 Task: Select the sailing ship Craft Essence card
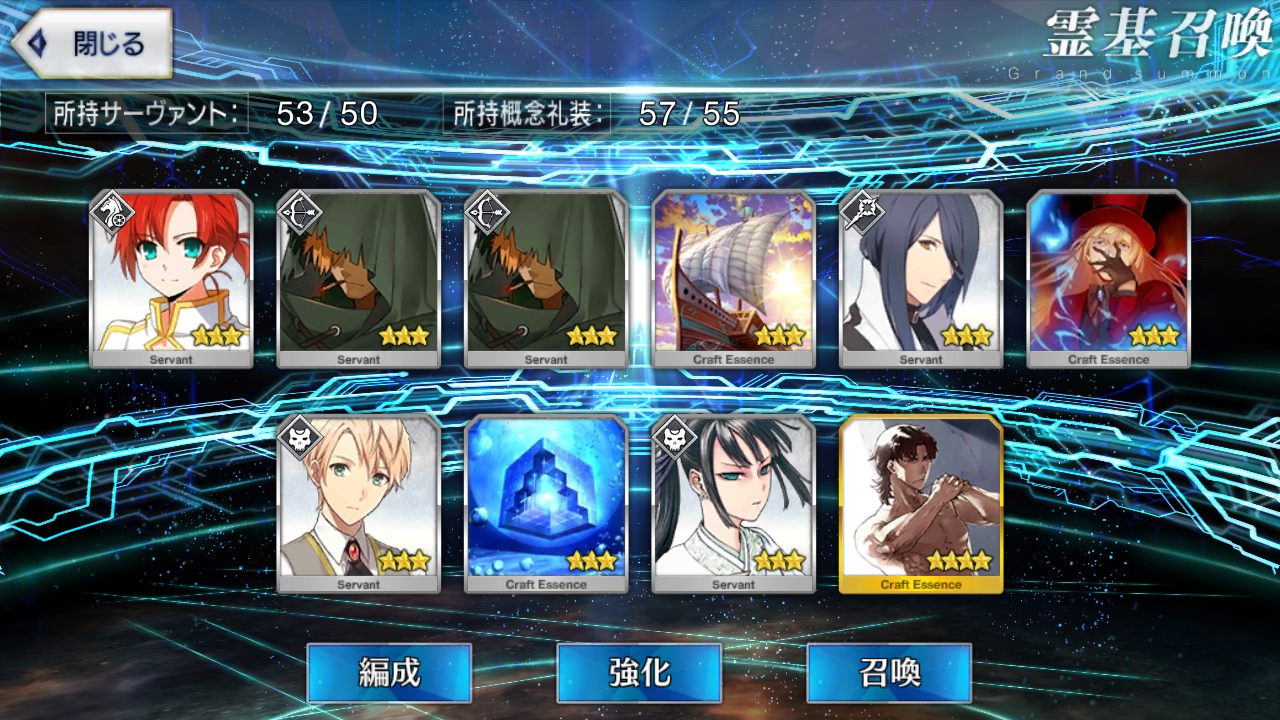[x=734, y=278]
